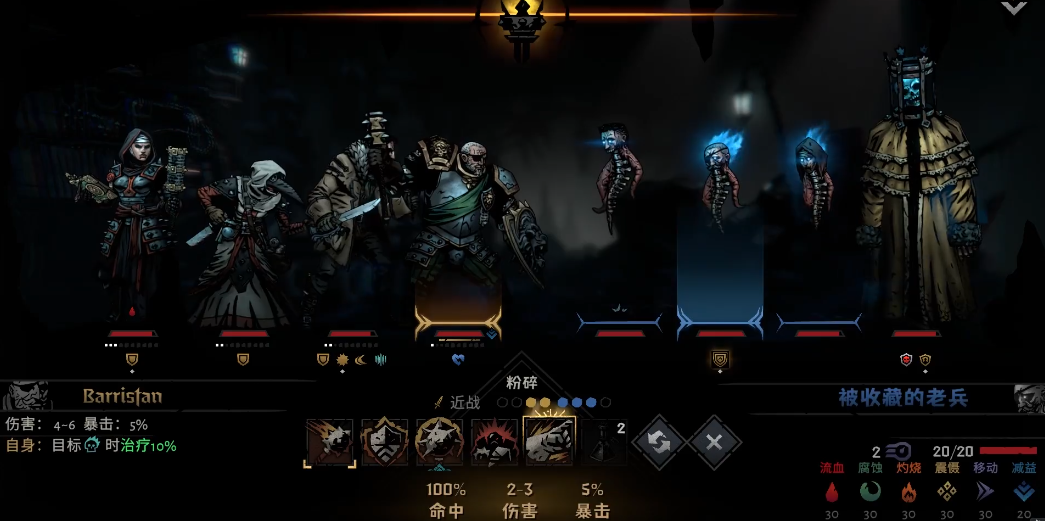Click the swap position arrows button
This screenshot has height=521, width=1045.
659,442
